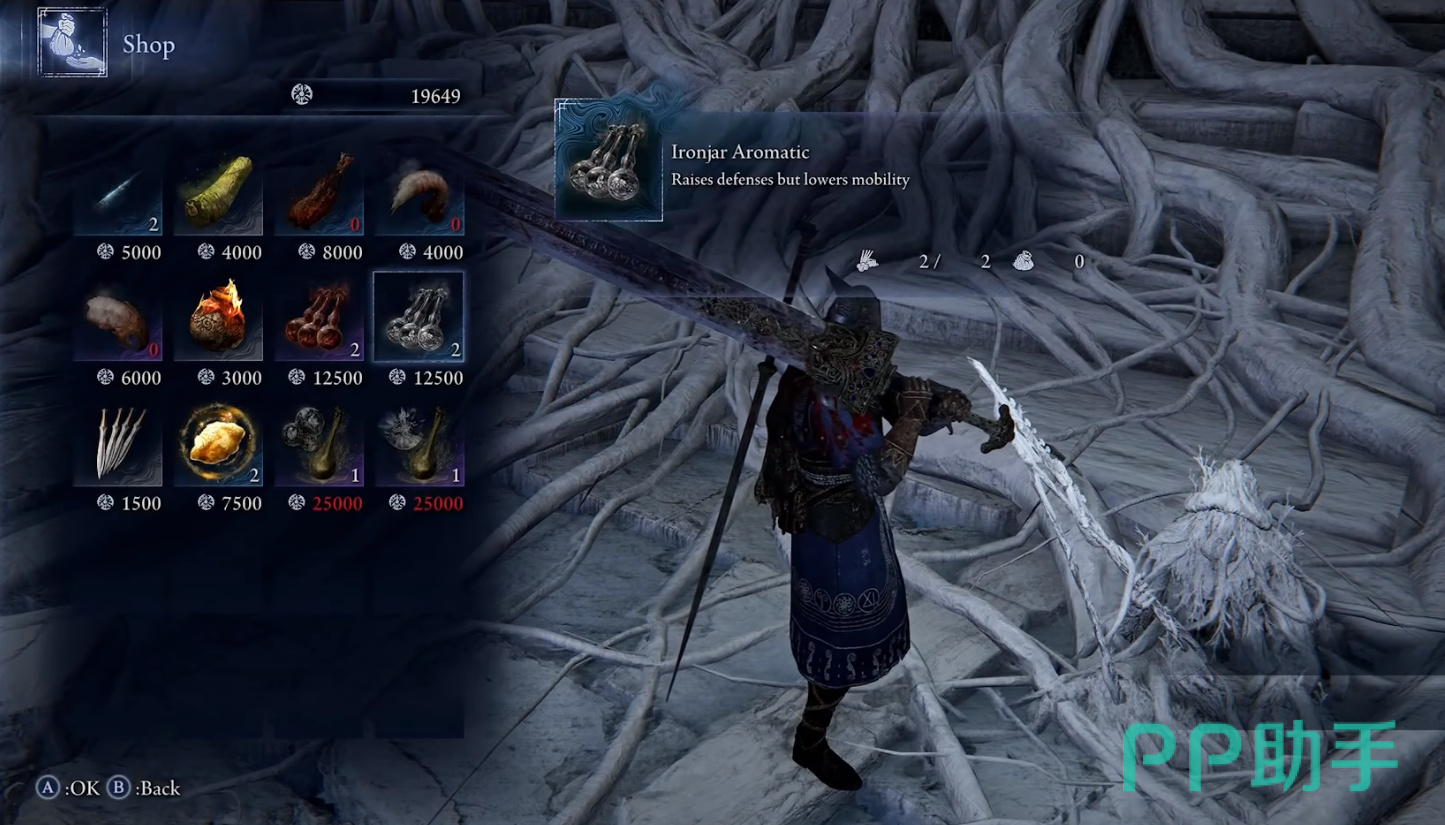1445x825 pixels.
Task: Select the flask with shattered orb icon
Action: click(x=420, y=445)
